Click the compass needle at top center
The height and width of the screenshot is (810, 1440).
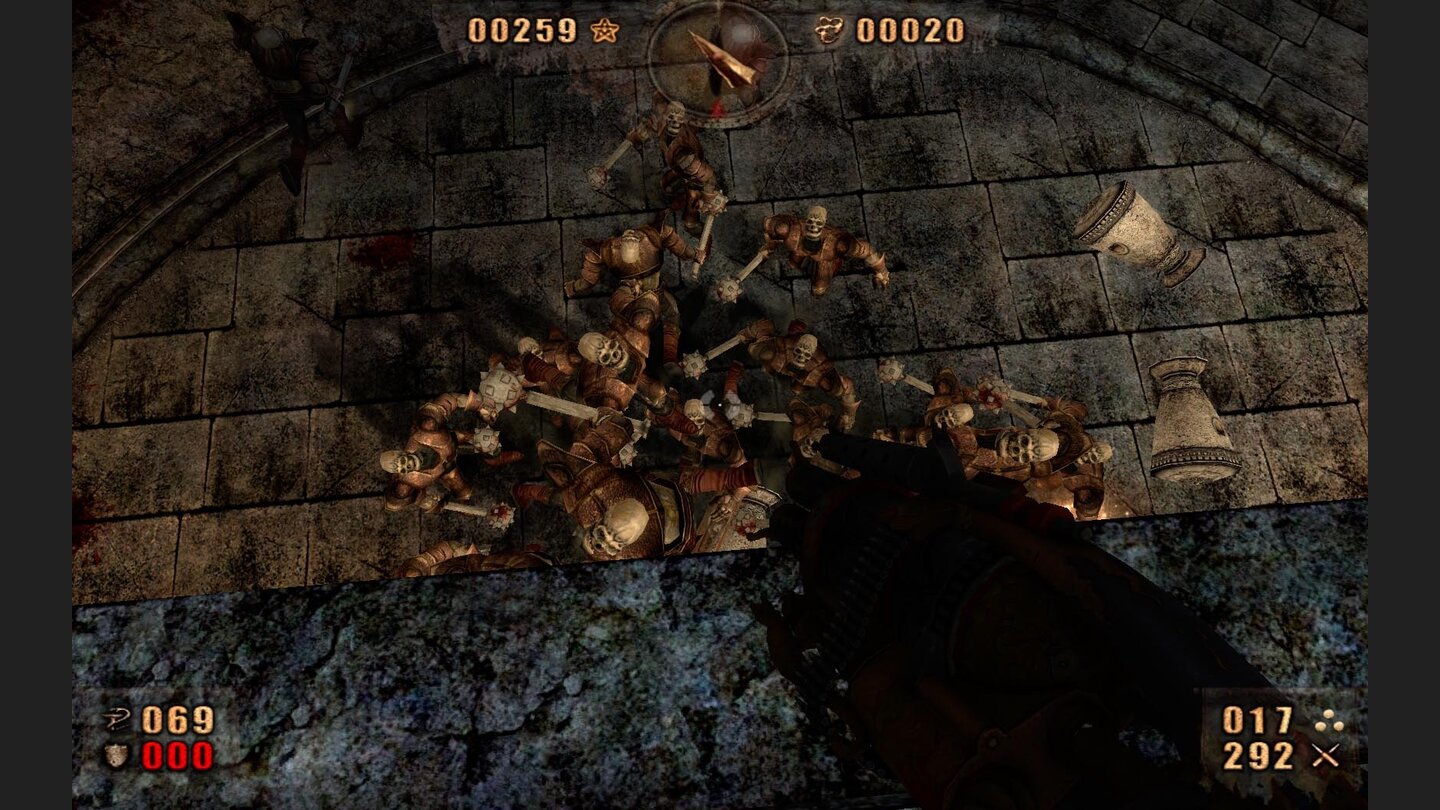pos(722,60)
